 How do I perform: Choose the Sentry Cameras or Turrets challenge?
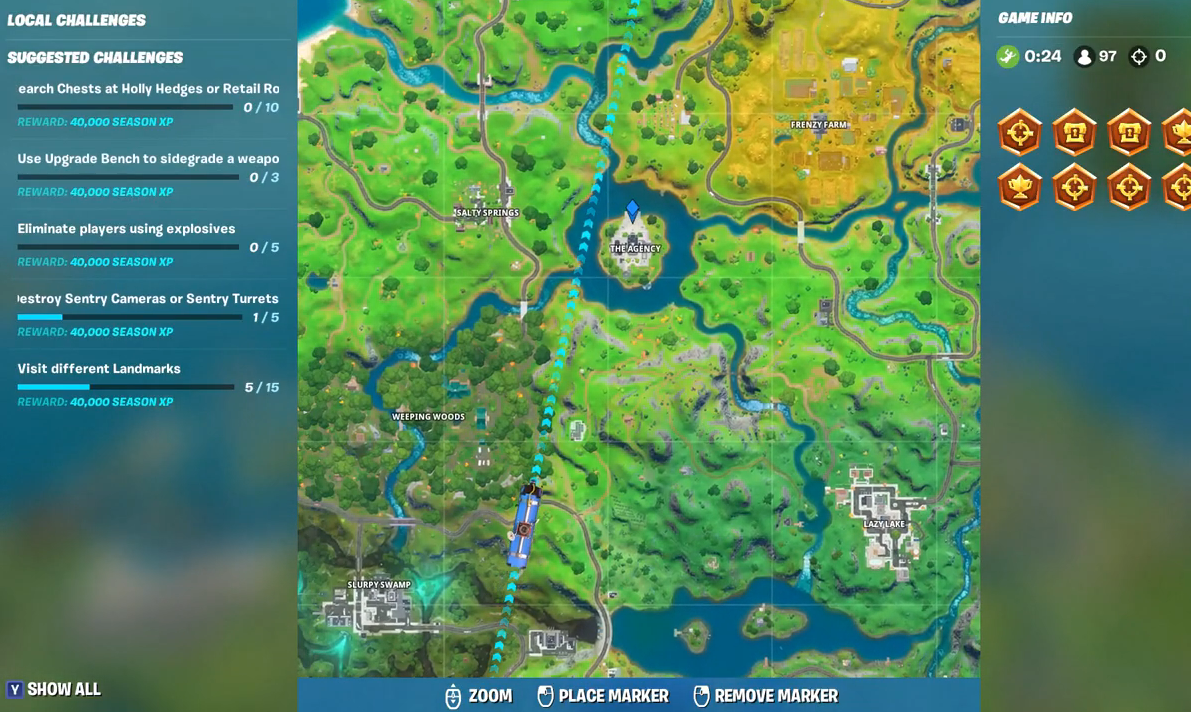pos(148,299)
